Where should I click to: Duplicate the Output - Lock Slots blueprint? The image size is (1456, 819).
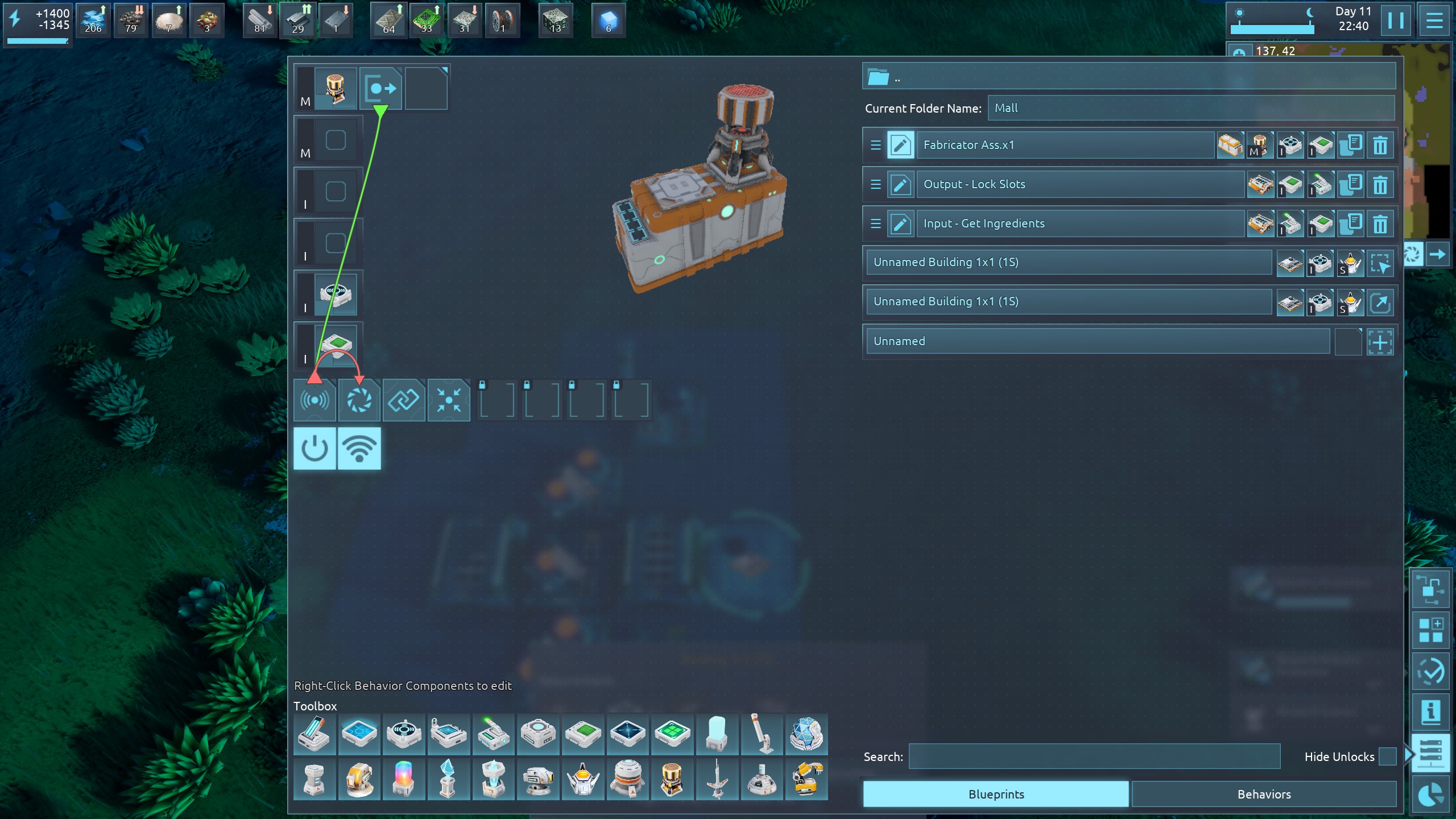point(1350,184)
